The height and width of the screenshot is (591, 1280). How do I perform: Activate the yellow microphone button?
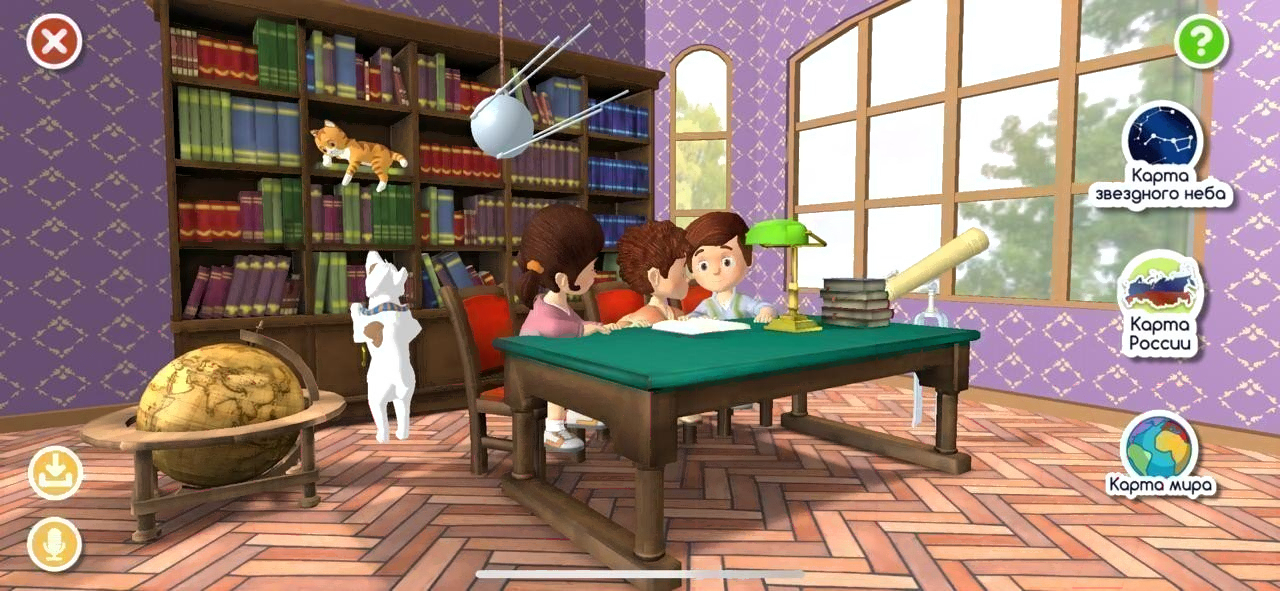pyautogui.click(x=55, y=545)
